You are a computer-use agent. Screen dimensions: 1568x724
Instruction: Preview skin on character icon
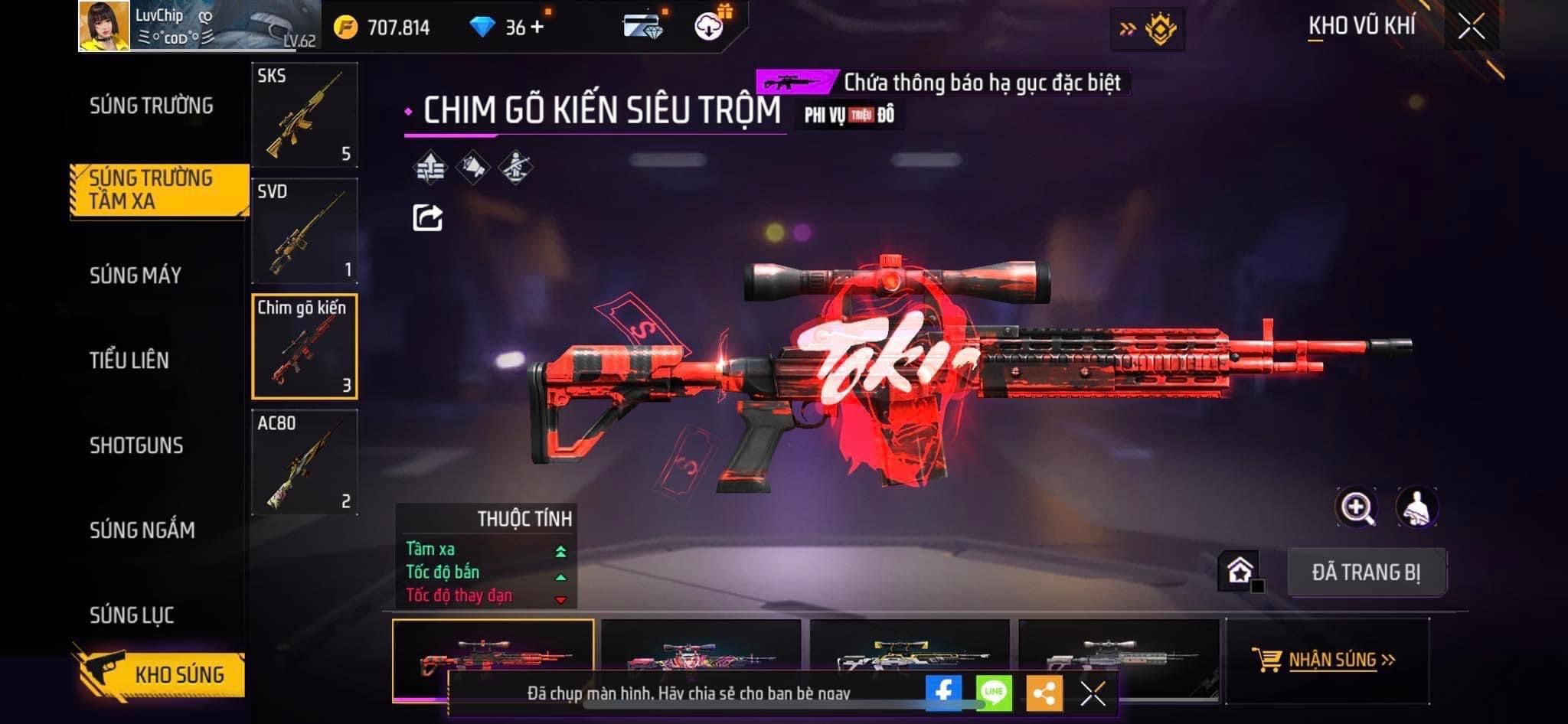1416,507
